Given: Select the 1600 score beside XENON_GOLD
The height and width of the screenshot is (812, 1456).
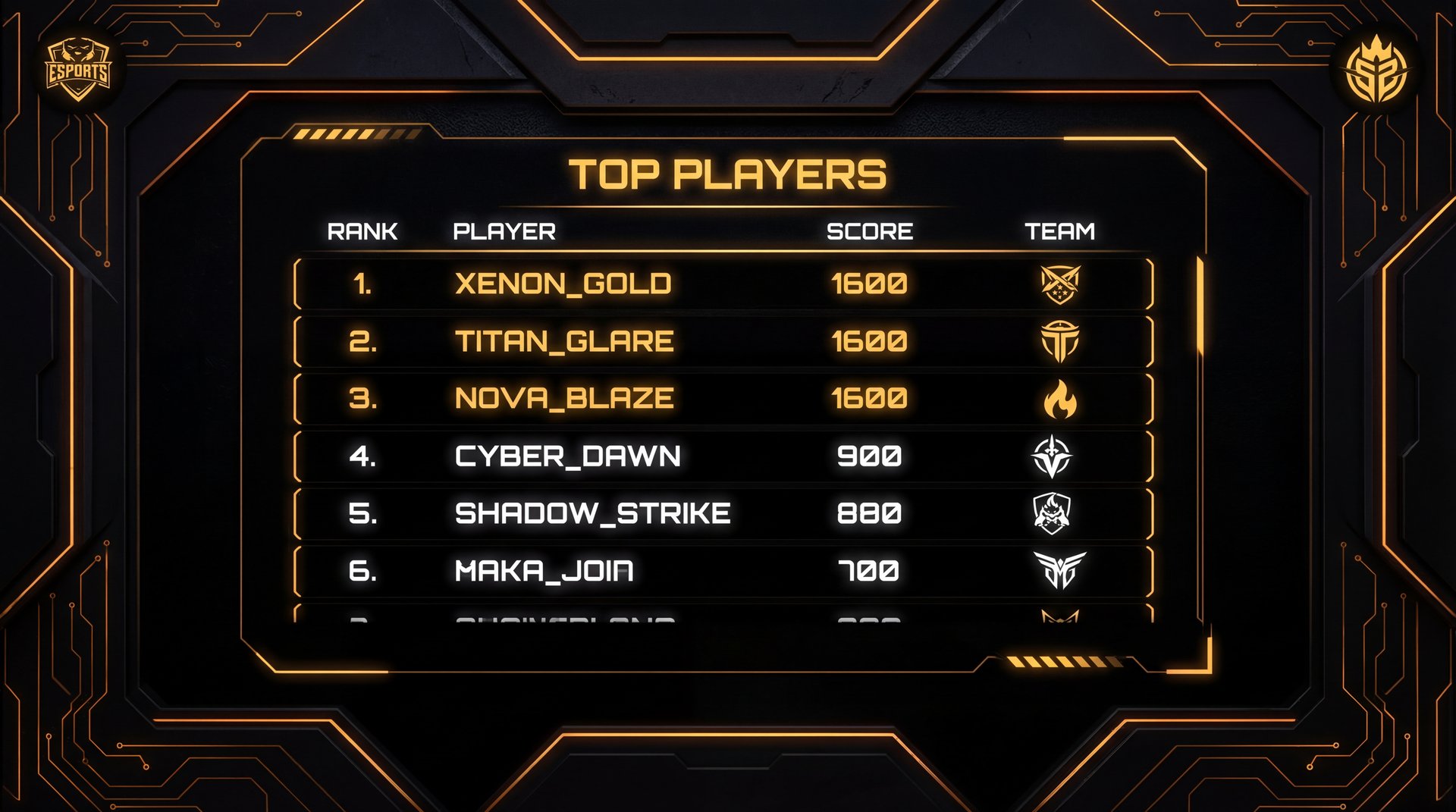Looking at the screenshot, I should tap(868, 284).
